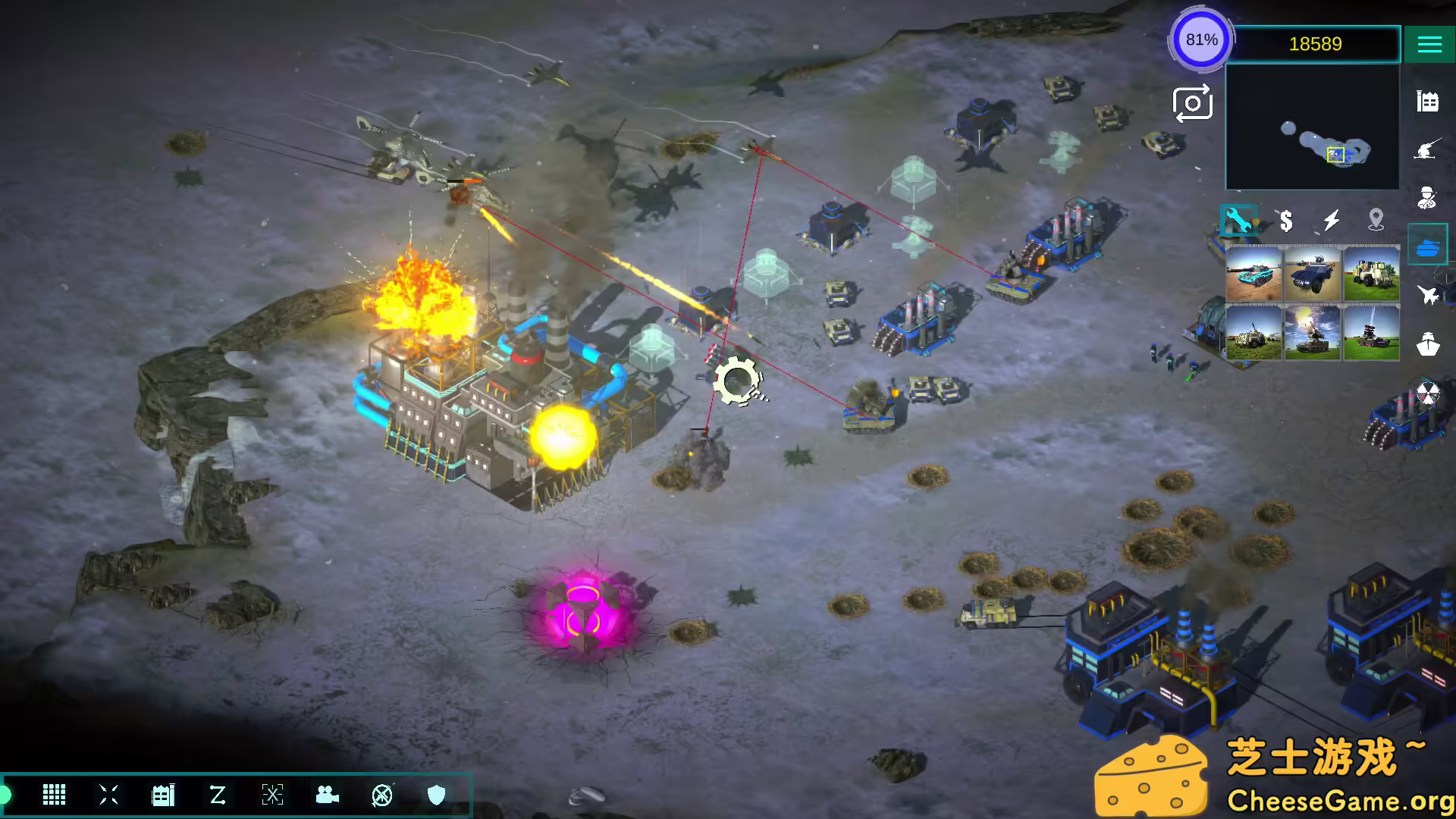The image size is (1456, 819).
Task: Open the aircraft production category
Action: (x=1429, y=295)
